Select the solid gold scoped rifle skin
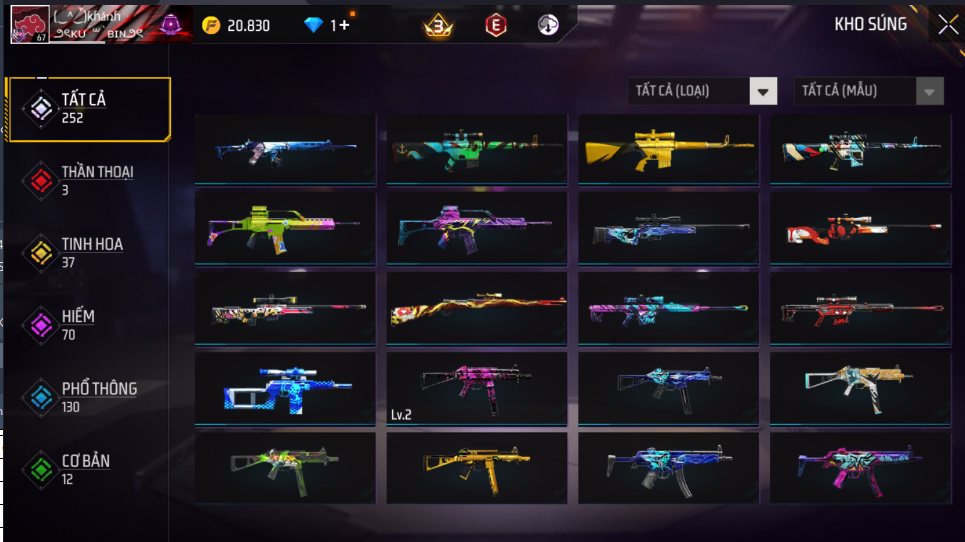The height and width of the screenshot is (542, 965). 668,149
